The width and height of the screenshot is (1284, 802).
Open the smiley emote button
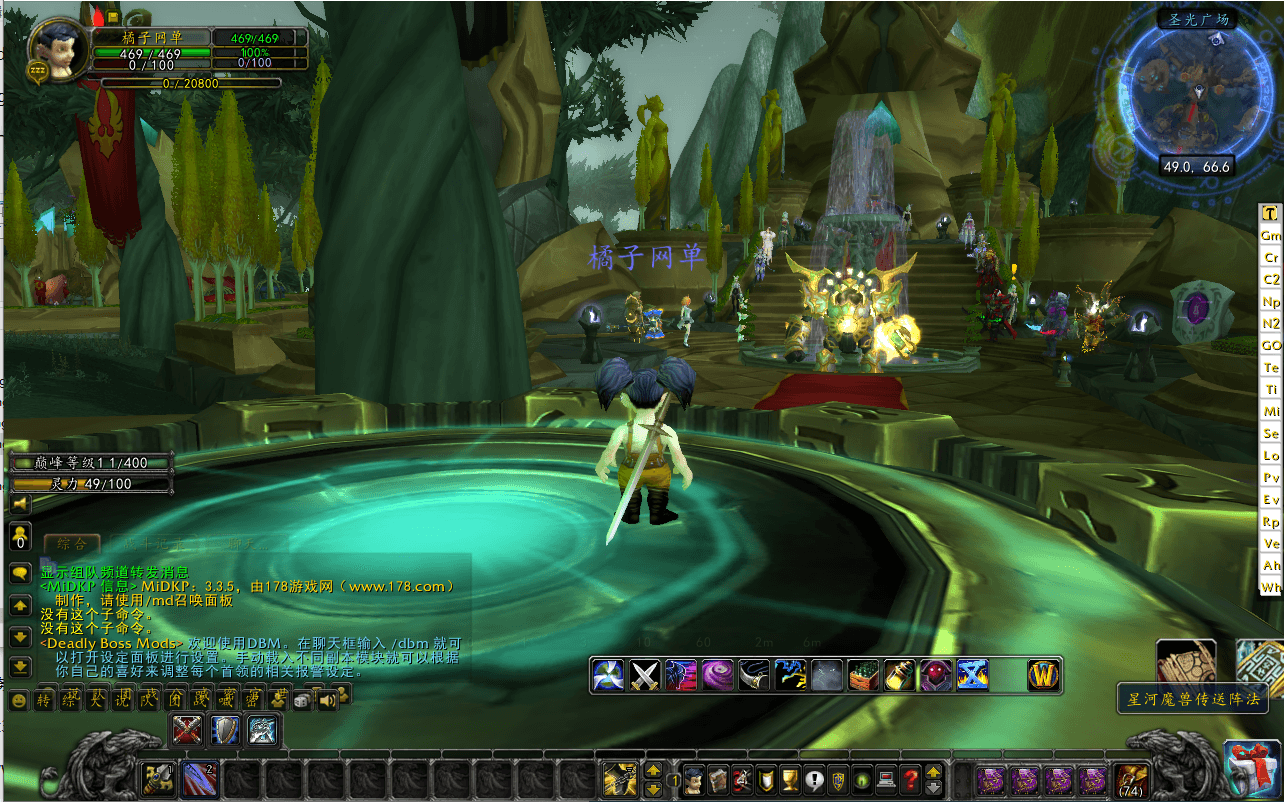coord(18,701)
